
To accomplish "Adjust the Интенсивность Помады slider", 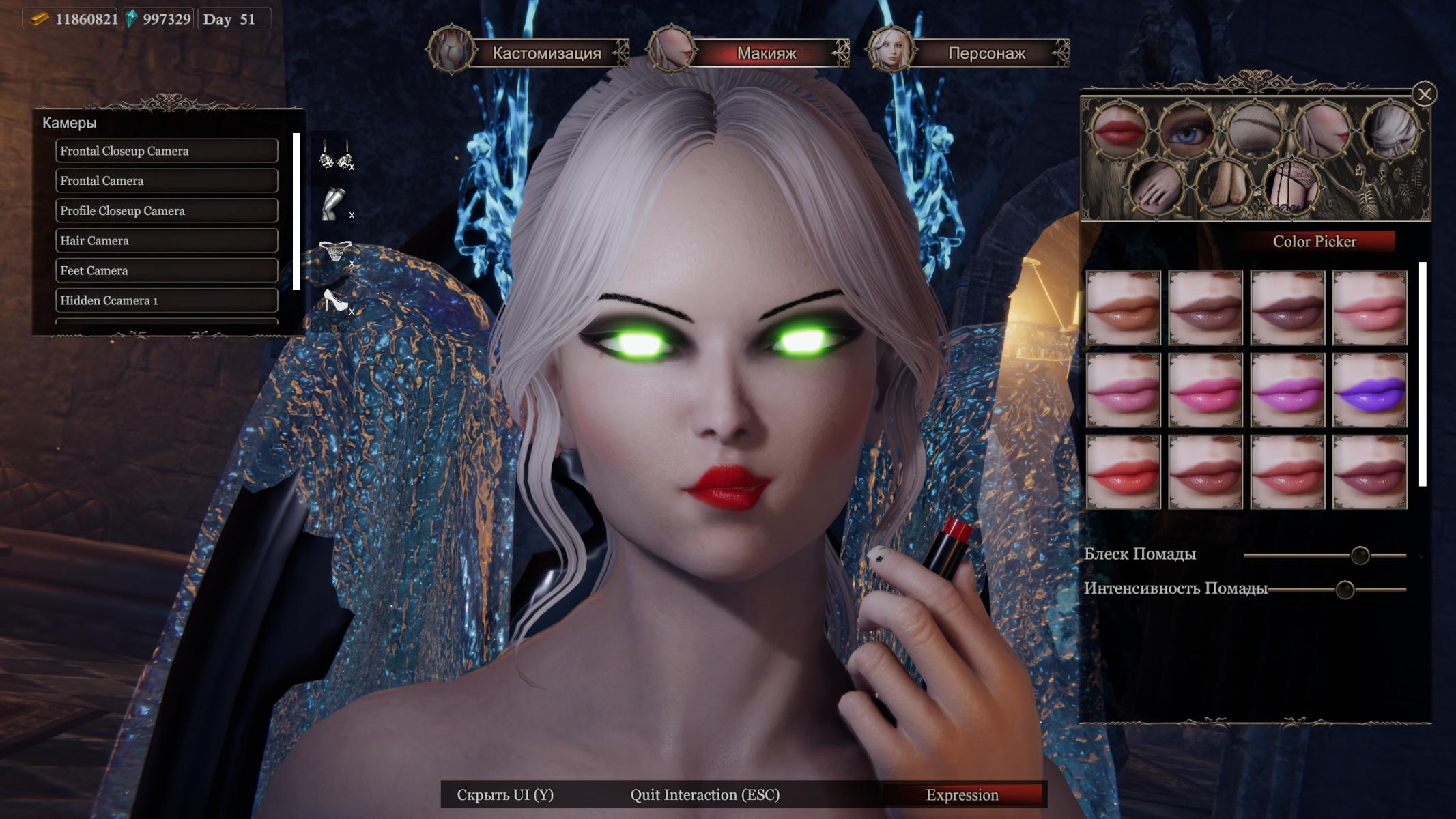I will pos(1344,590).
